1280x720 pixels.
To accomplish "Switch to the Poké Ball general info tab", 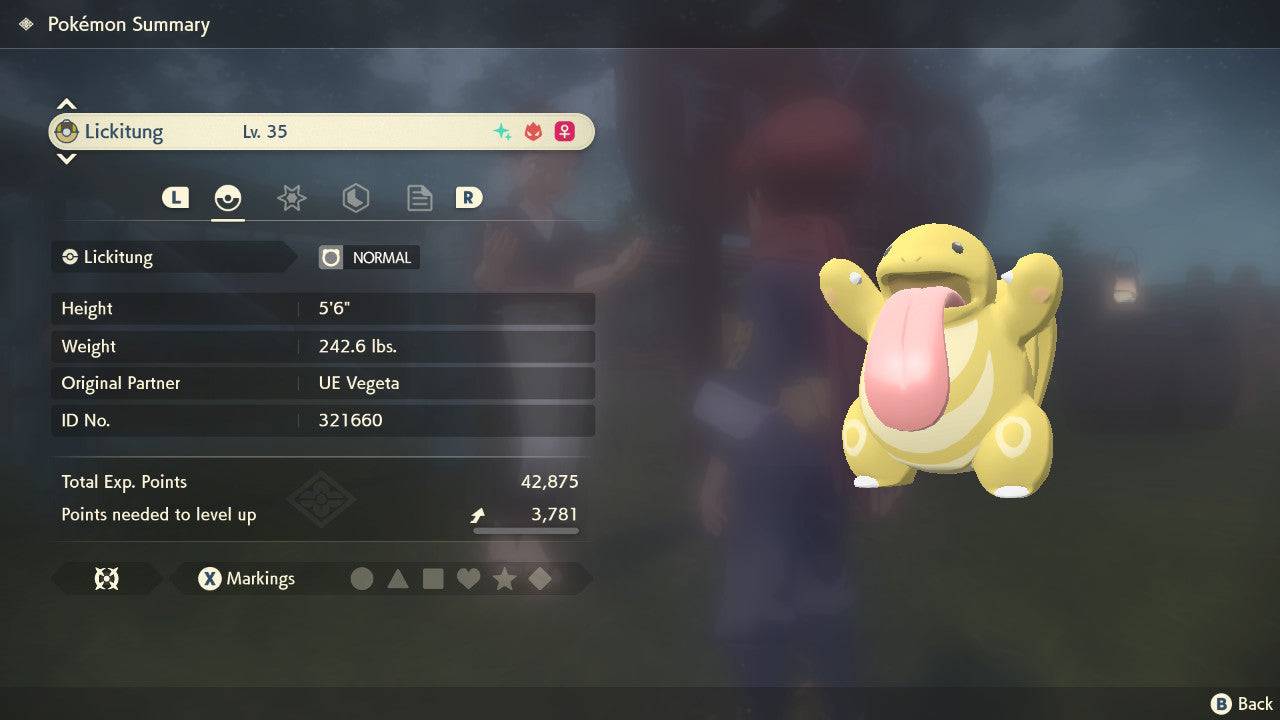I will tap(228, 198).
